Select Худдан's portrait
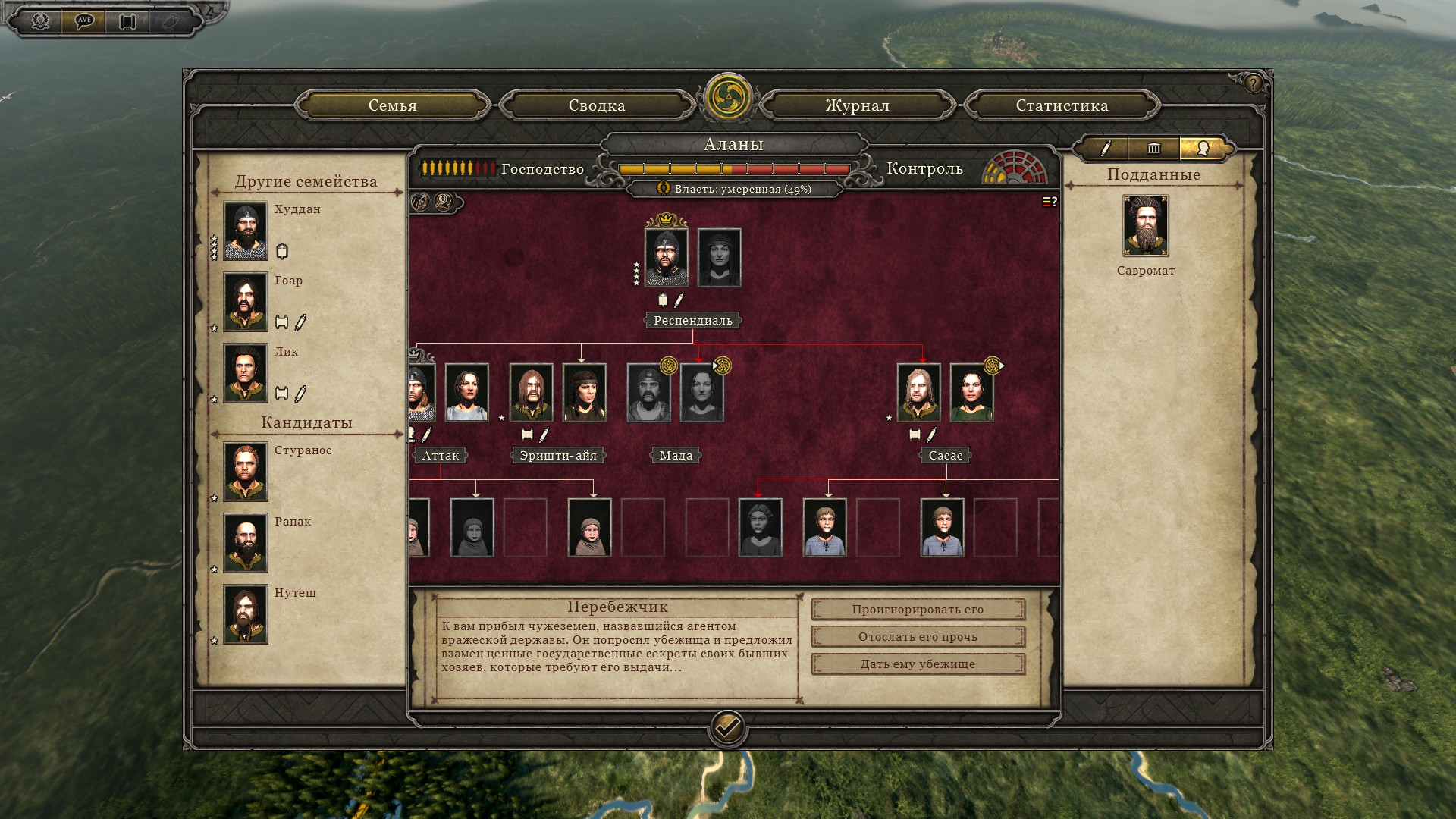 click(x=246, y=231)
